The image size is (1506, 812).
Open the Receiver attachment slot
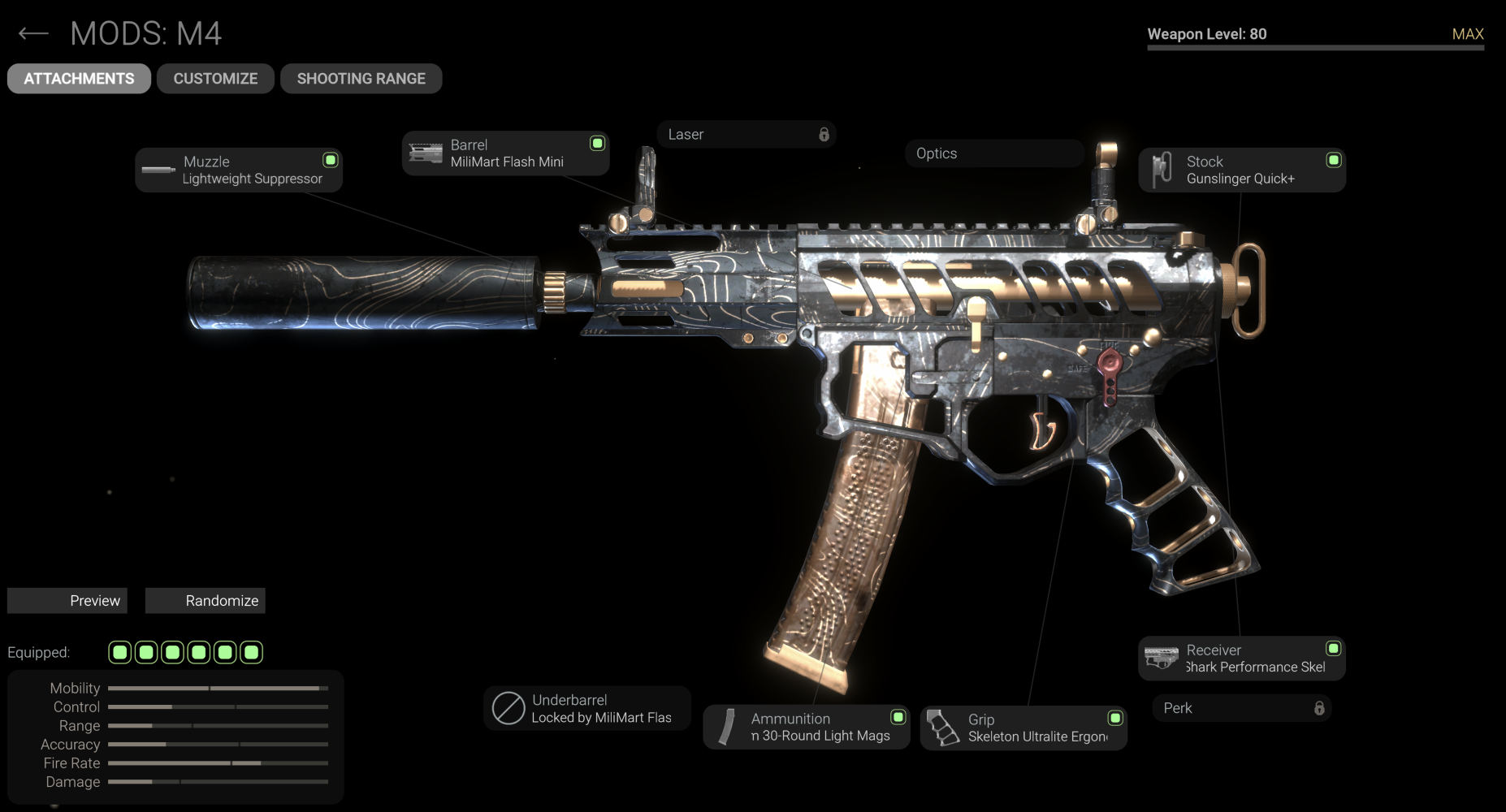[x=1241, y=659]
